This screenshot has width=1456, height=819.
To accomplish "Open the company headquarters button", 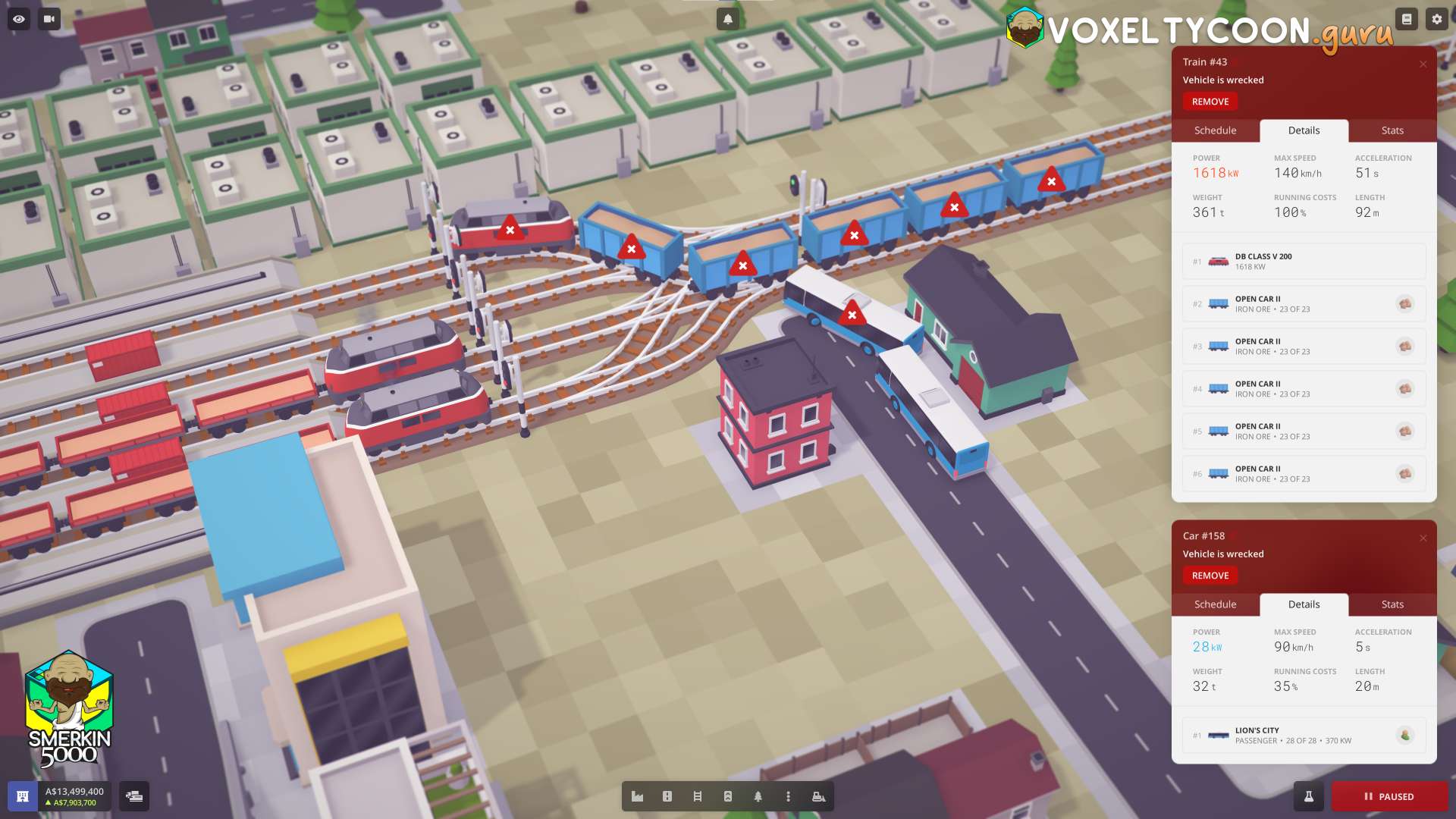I will tap(23, 796).
